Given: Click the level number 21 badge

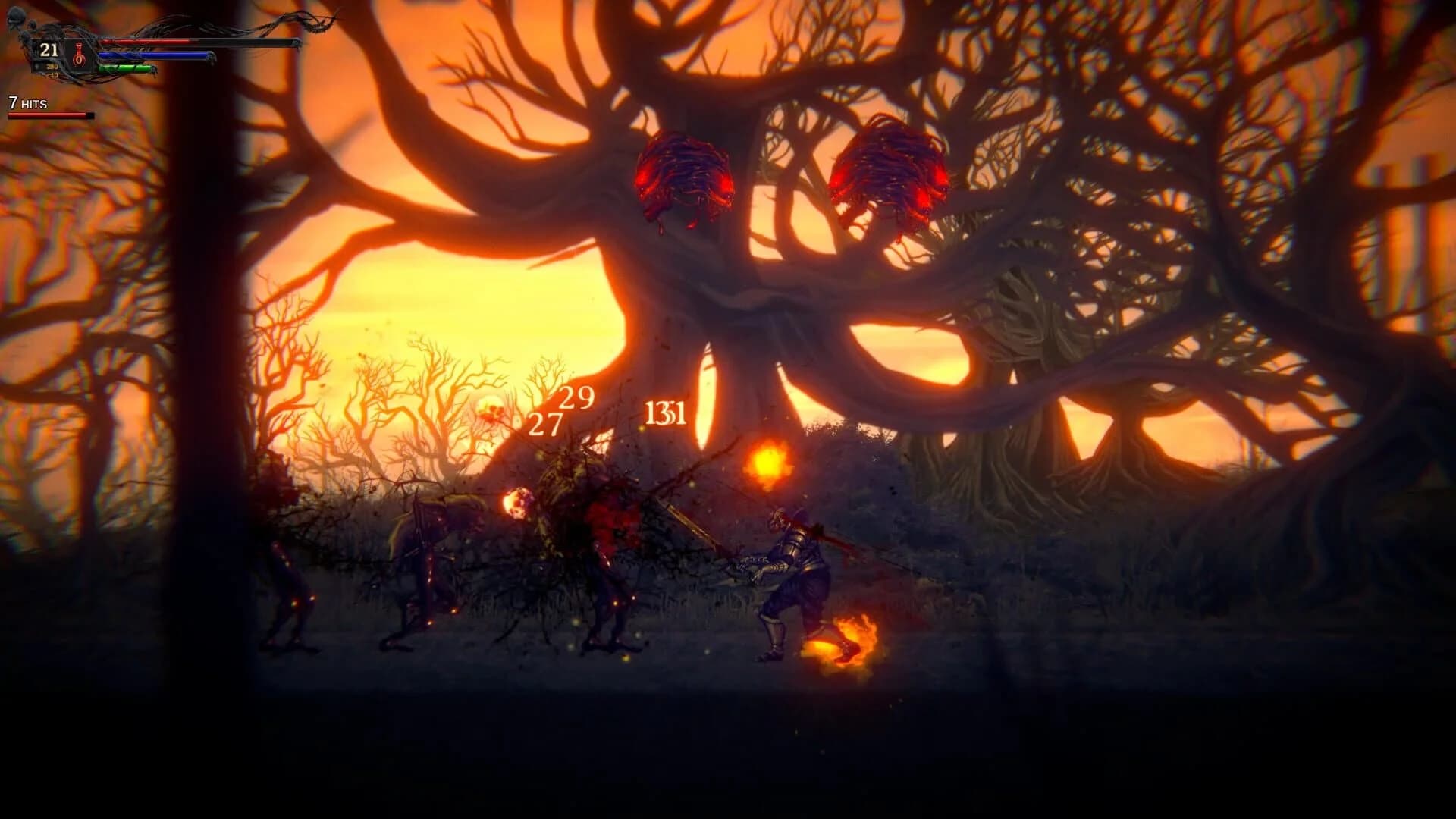Looking at the screenshot, I should tap(49, 50).
